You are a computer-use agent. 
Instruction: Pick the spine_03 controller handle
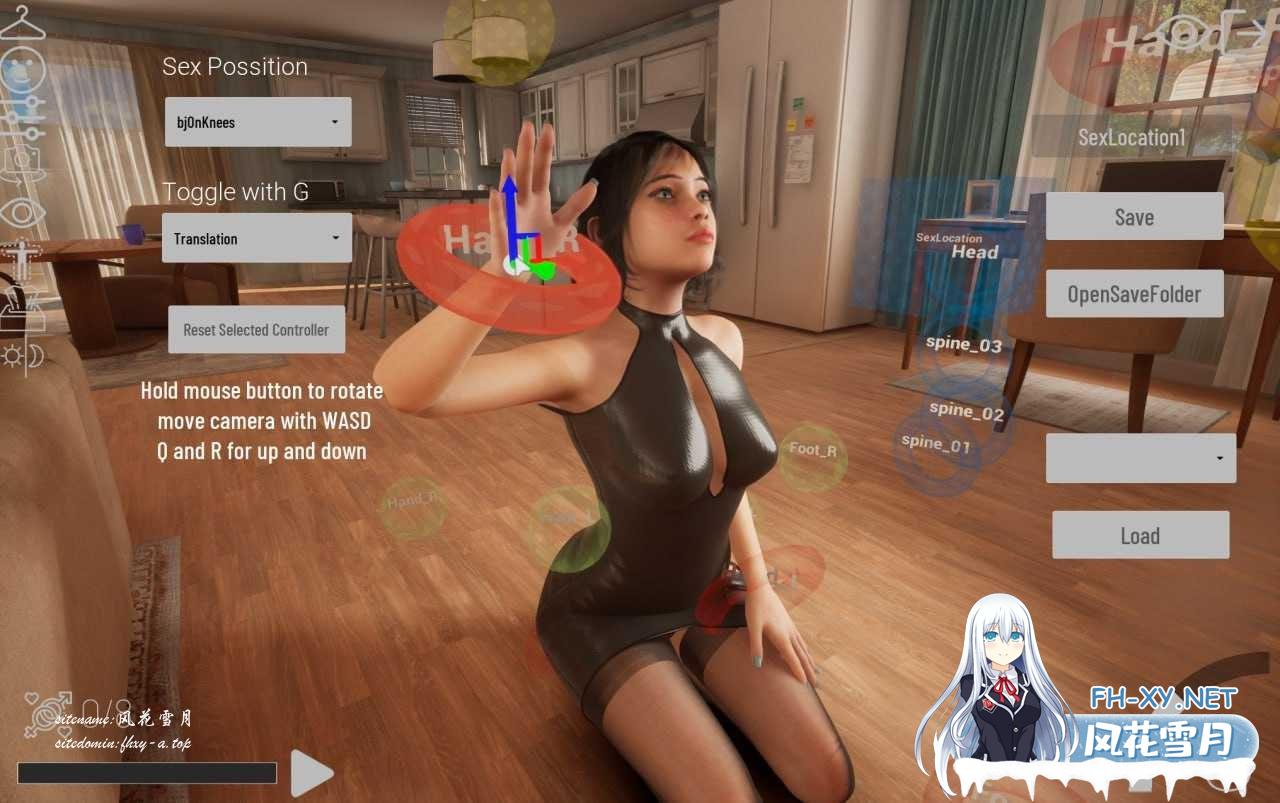coord(964,345)
